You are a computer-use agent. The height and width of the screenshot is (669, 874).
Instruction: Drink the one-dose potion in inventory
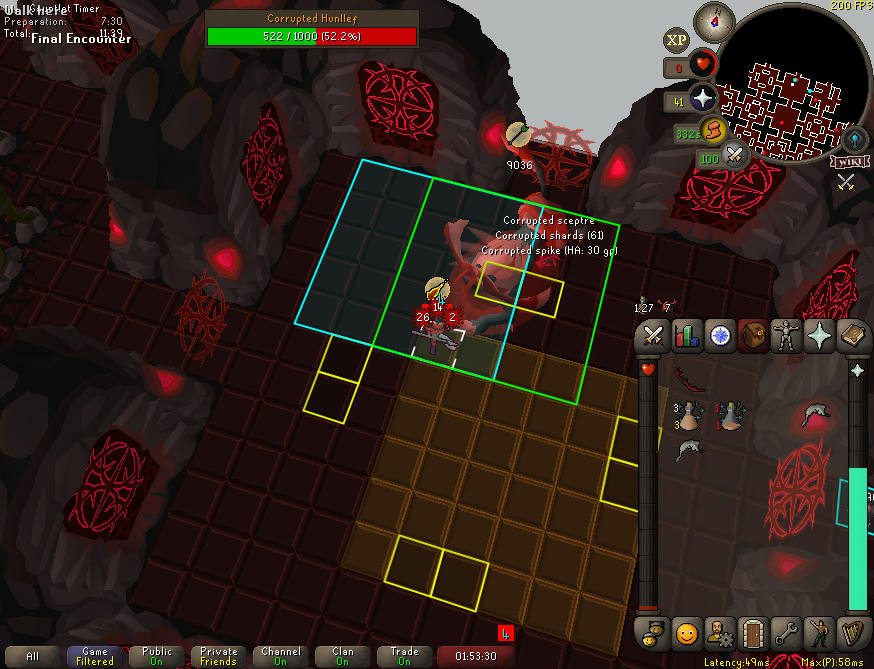(731, 415)
